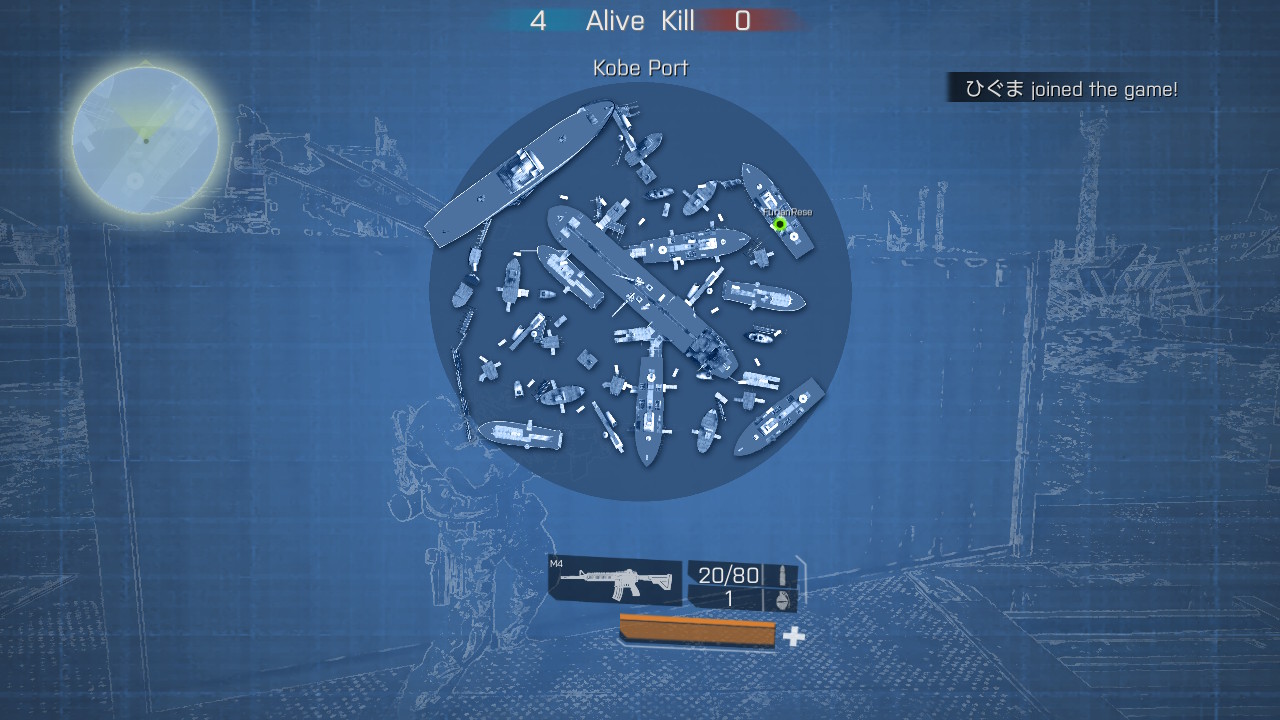Screen dimensions: 1280x720
Task: Toggle the red Kill counter
Action: 742,20
